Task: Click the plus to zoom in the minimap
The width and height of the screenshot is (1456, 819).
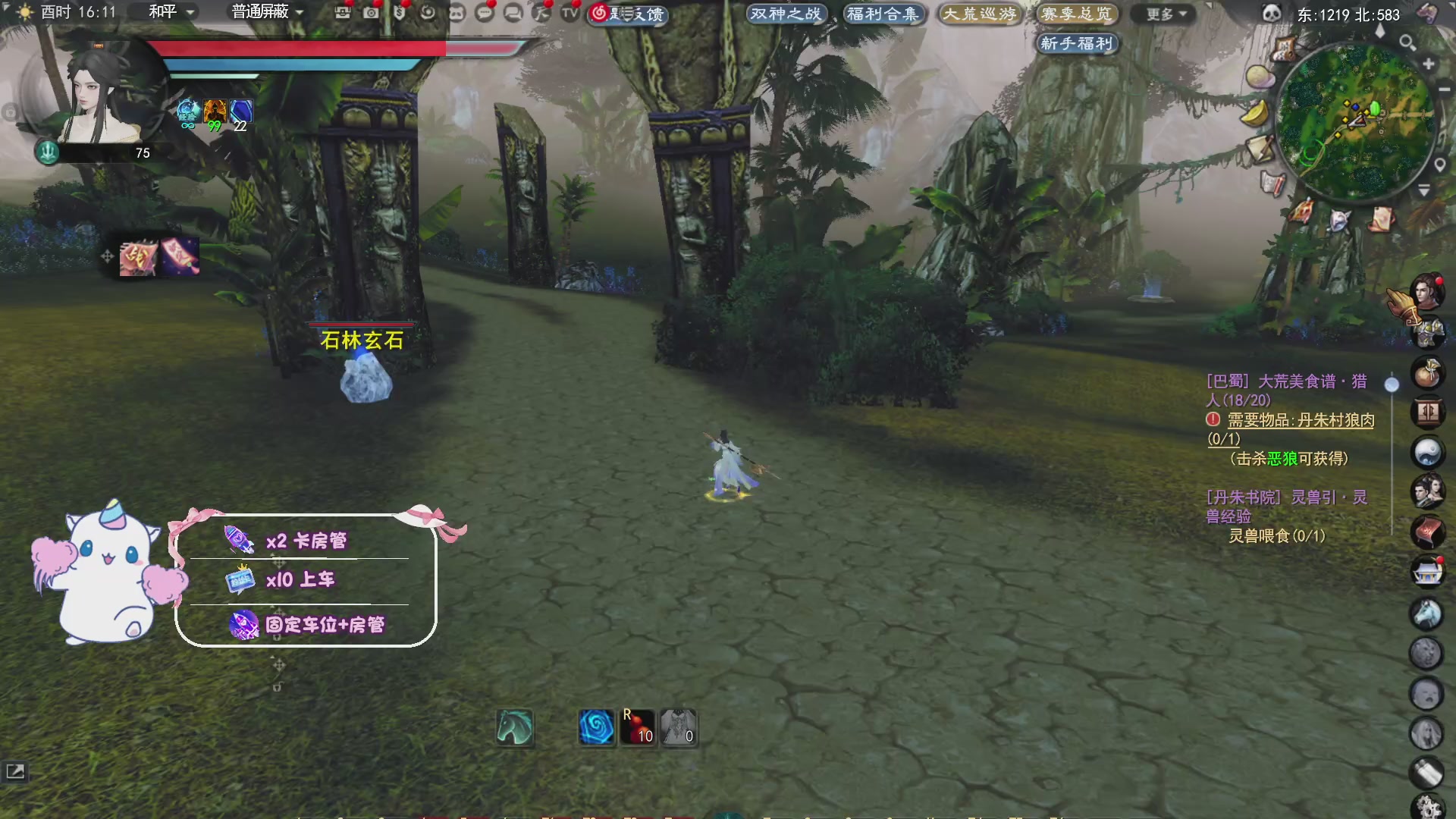Action: 1429,63
